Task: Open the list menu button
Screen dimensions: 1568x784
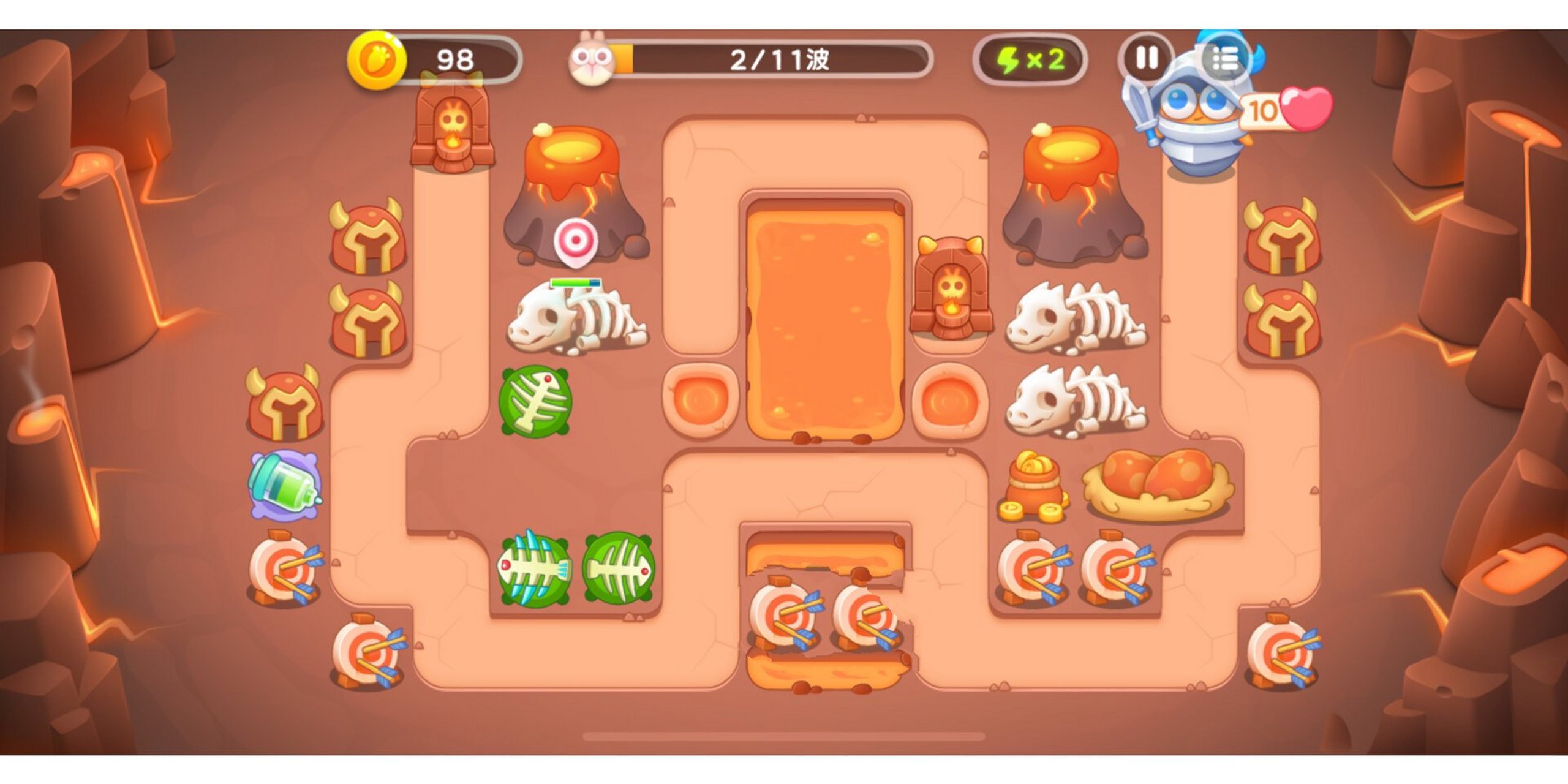Action: pyautogui.click(x=1225, y=59)
